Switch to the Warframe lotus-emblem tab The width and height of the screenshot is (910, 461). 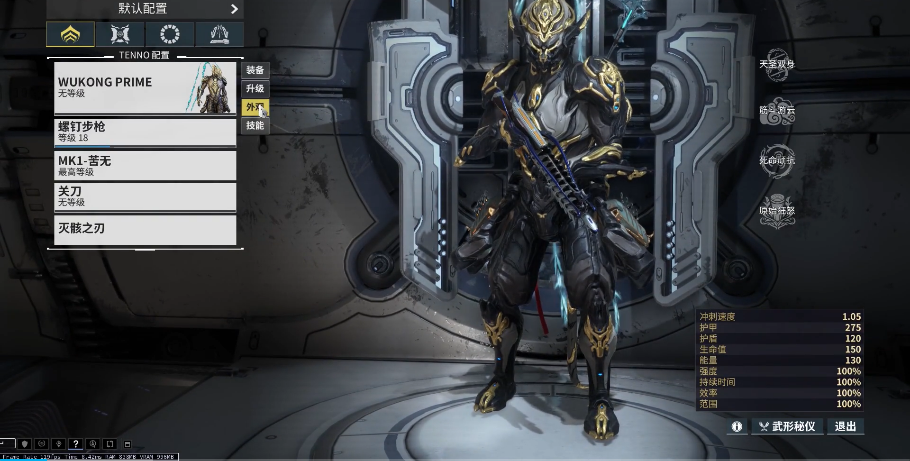[x=70, y=35]
